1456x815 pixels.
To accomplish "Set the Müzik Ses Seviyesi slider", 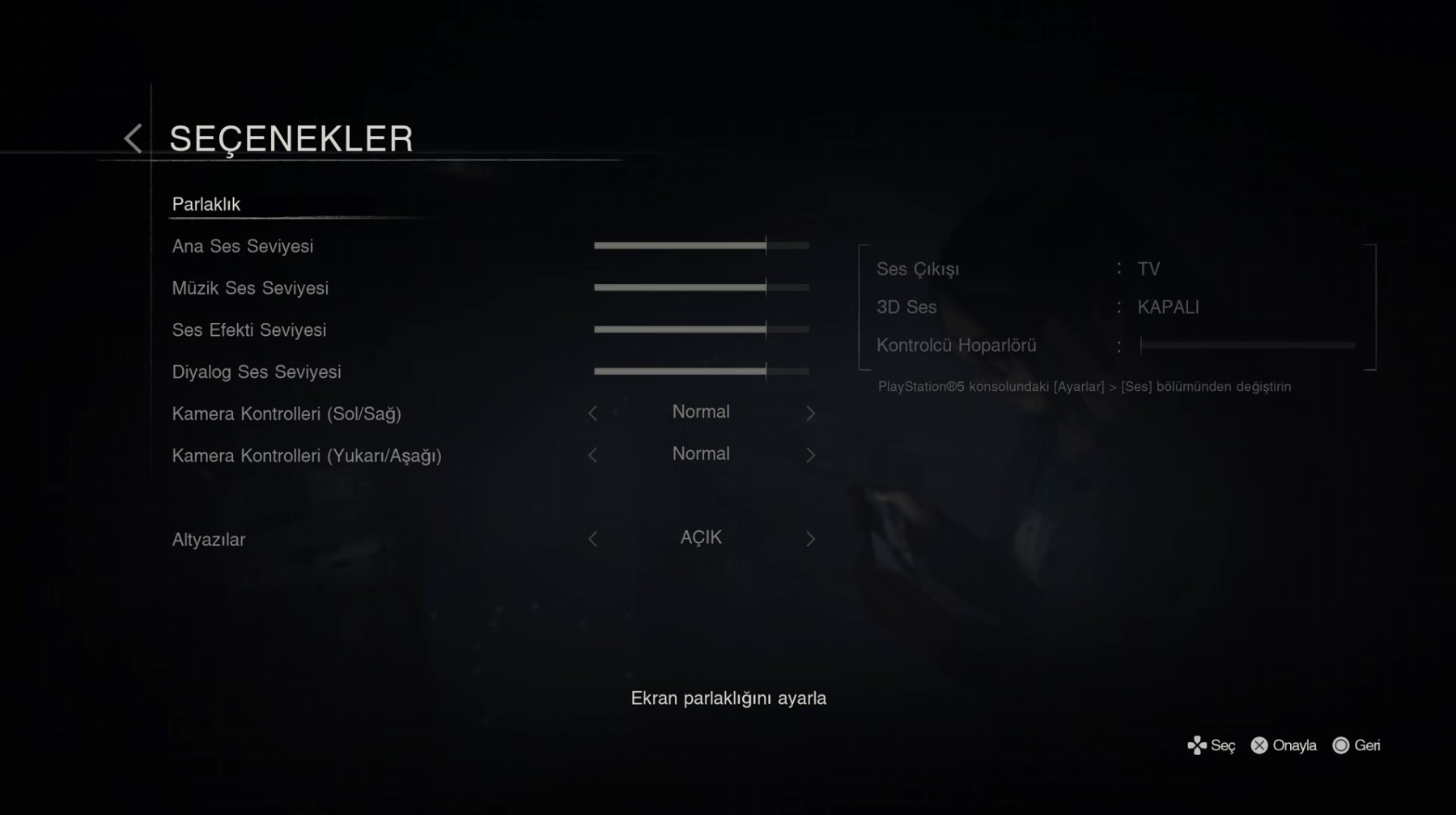I will (701, 287).
